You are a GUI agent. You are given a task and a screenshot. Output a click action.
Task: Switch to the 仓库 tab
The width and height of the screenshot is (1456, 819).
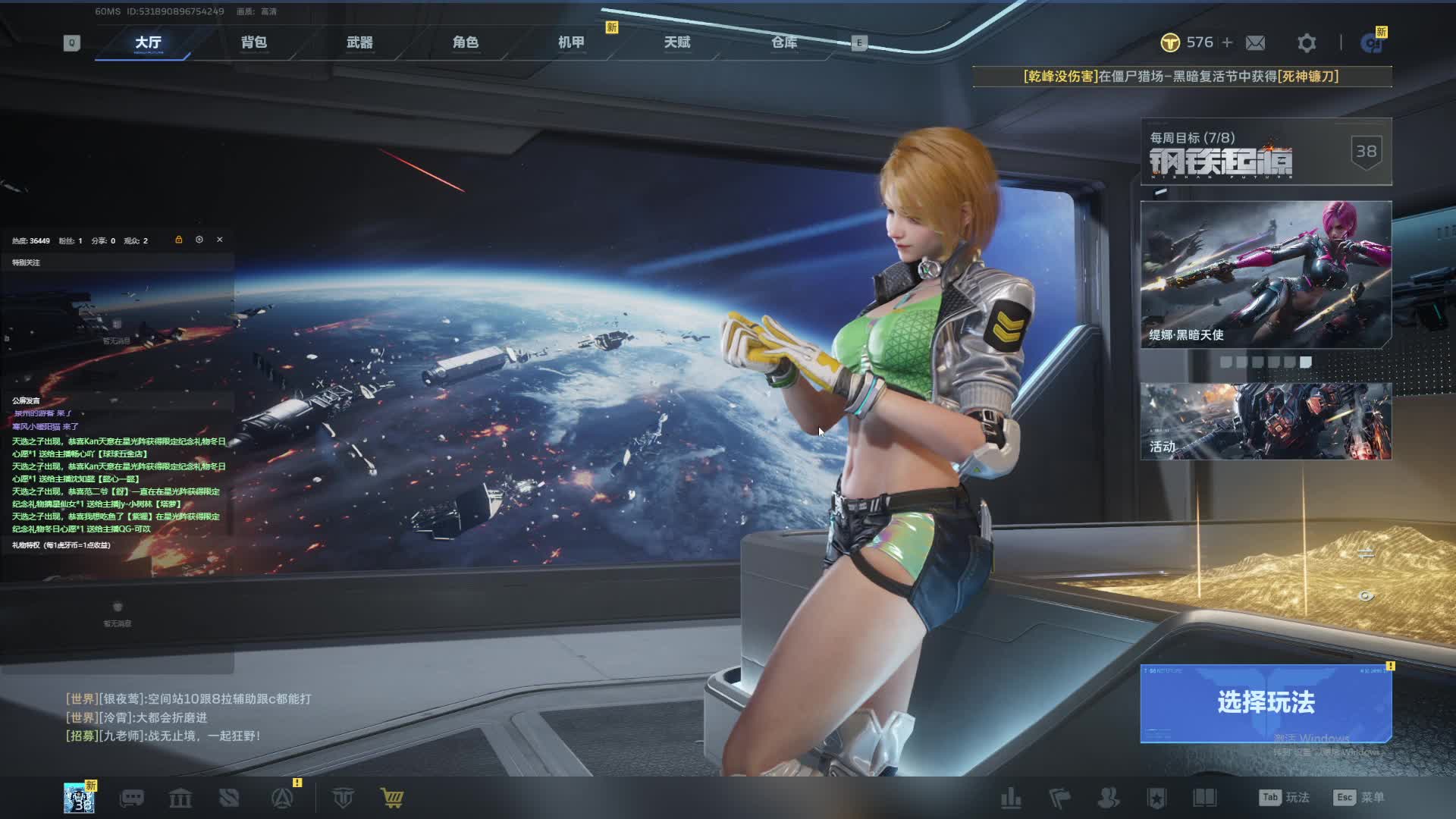784,42
